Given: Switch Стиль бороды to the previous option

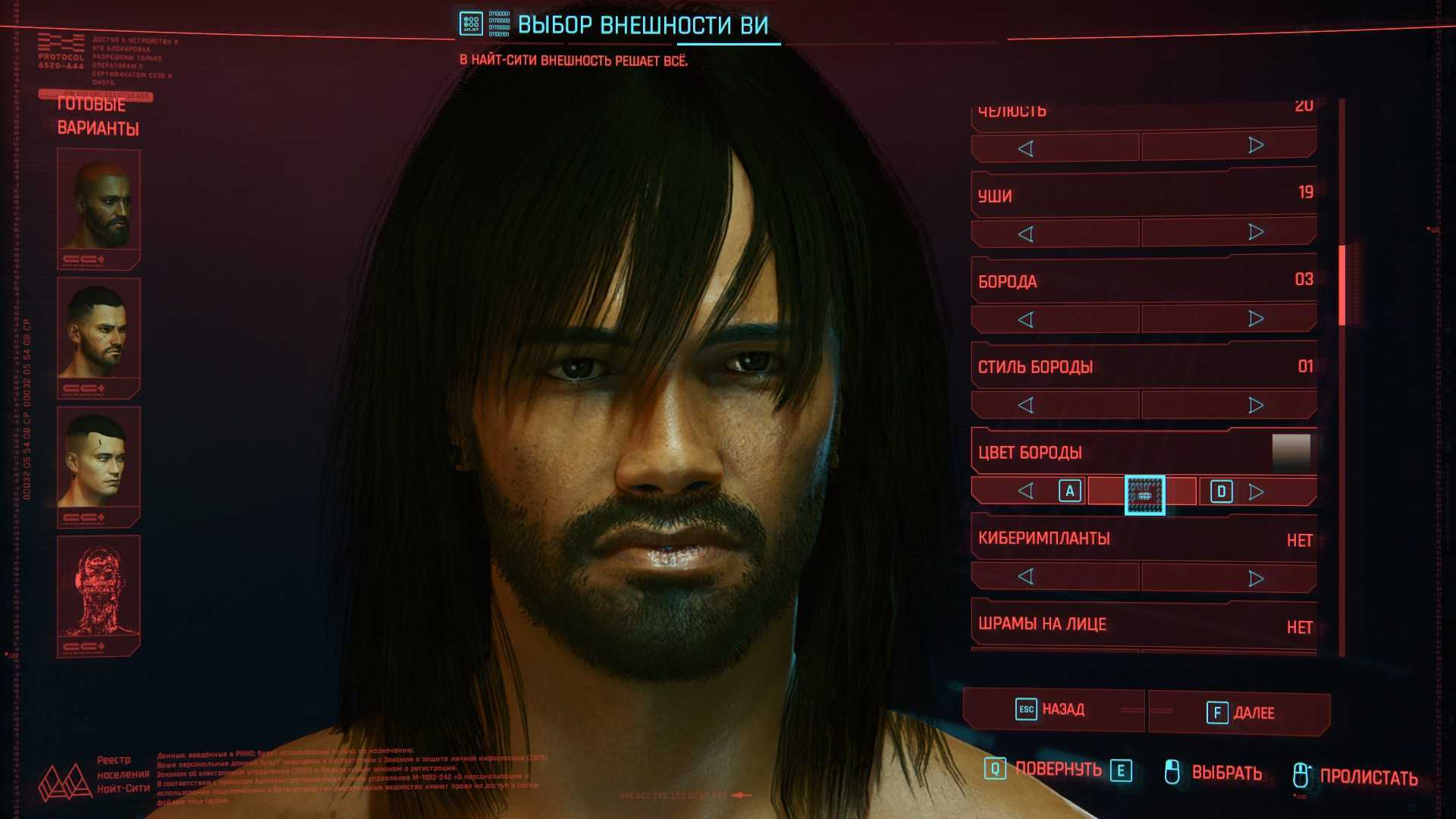Looking at the screenshot, I should [1026, 406].
